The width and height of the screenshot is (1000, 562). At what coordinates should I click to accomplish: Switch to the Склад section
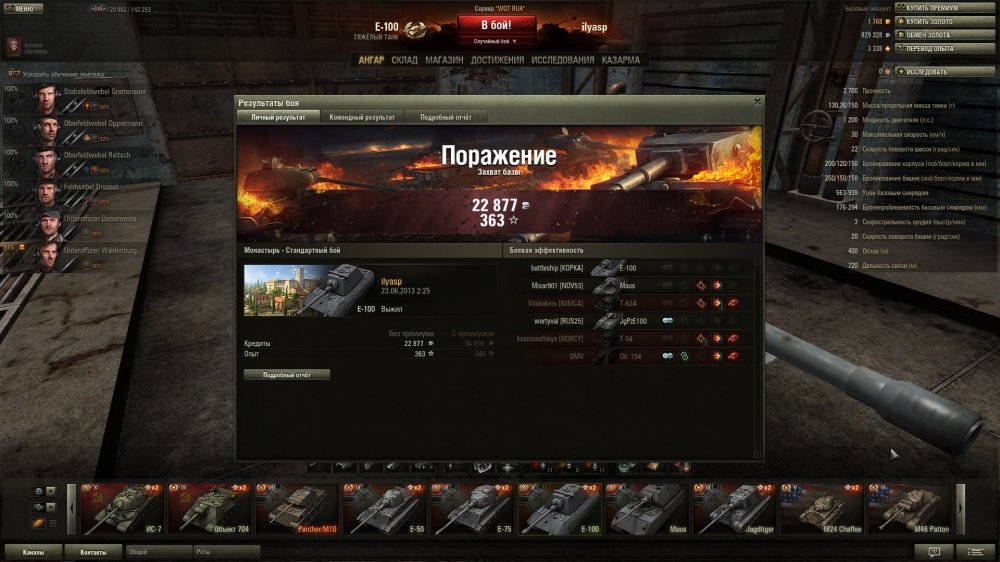click(x=404, y=60)
